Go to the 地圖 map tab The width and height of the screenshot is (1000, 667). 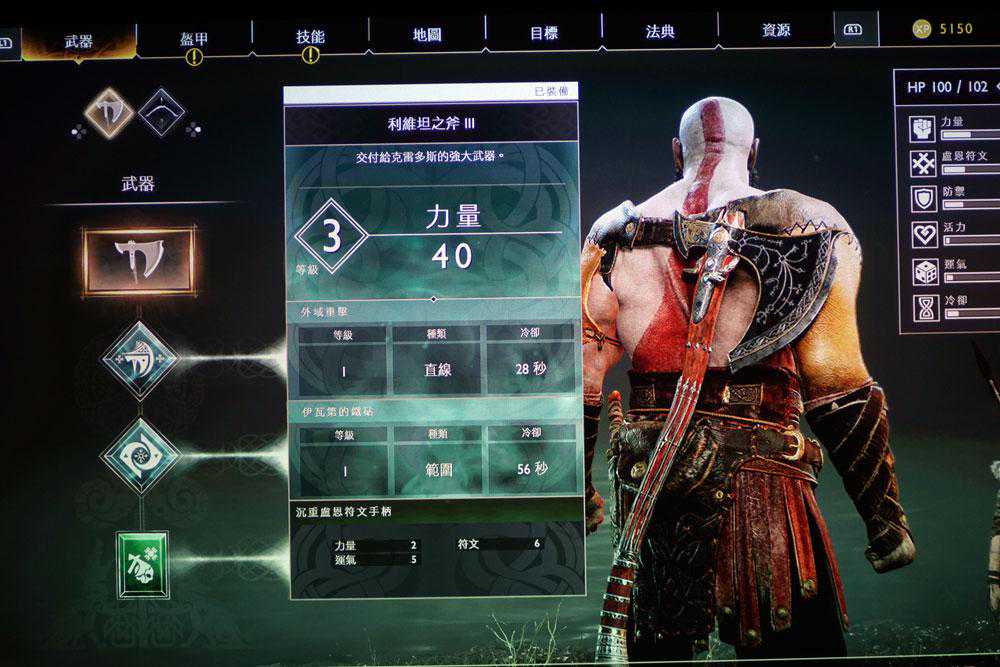click(427, 34)
